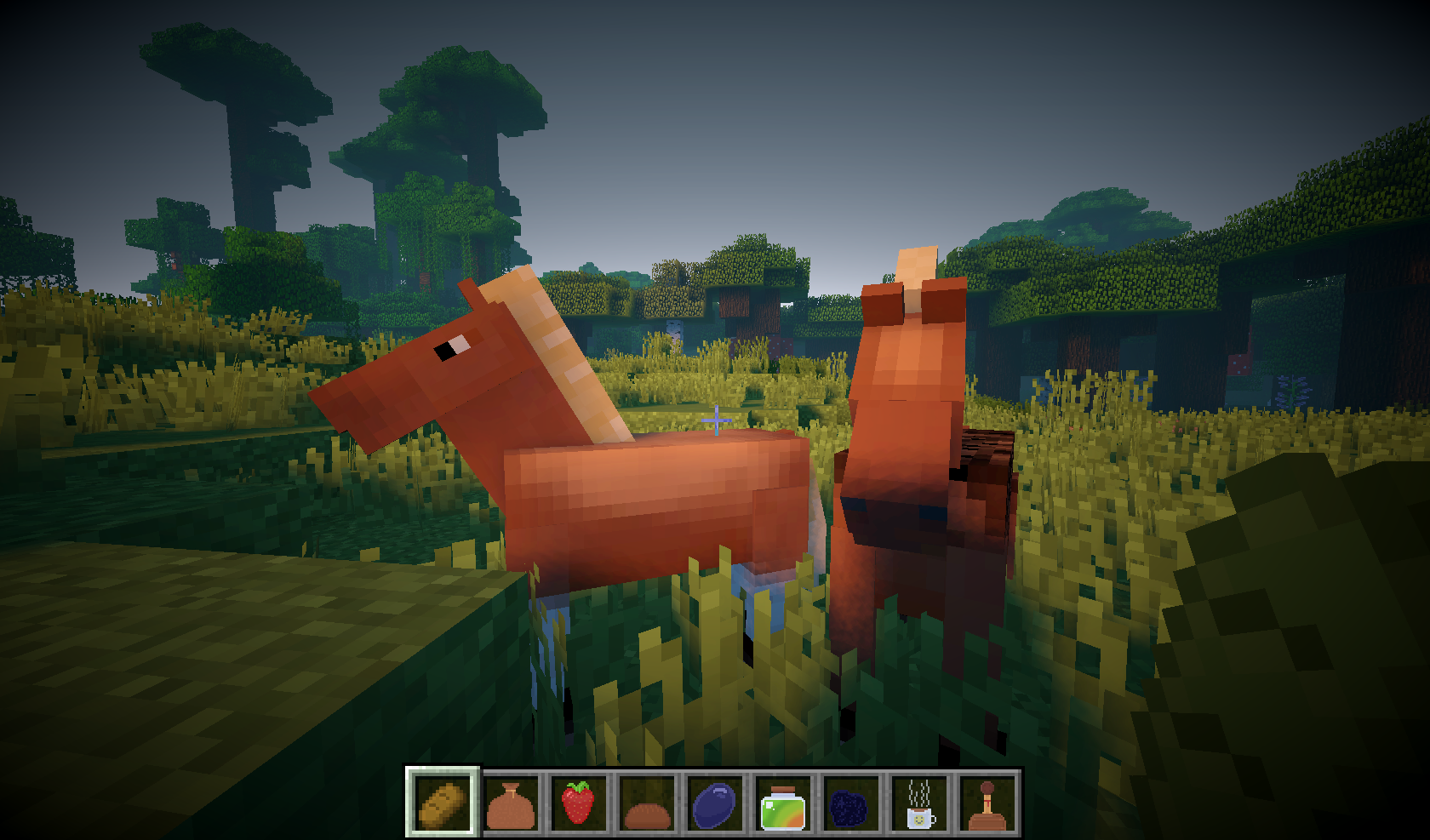
Task: Click the crosshair at screen center
Action: click(715, 420)
